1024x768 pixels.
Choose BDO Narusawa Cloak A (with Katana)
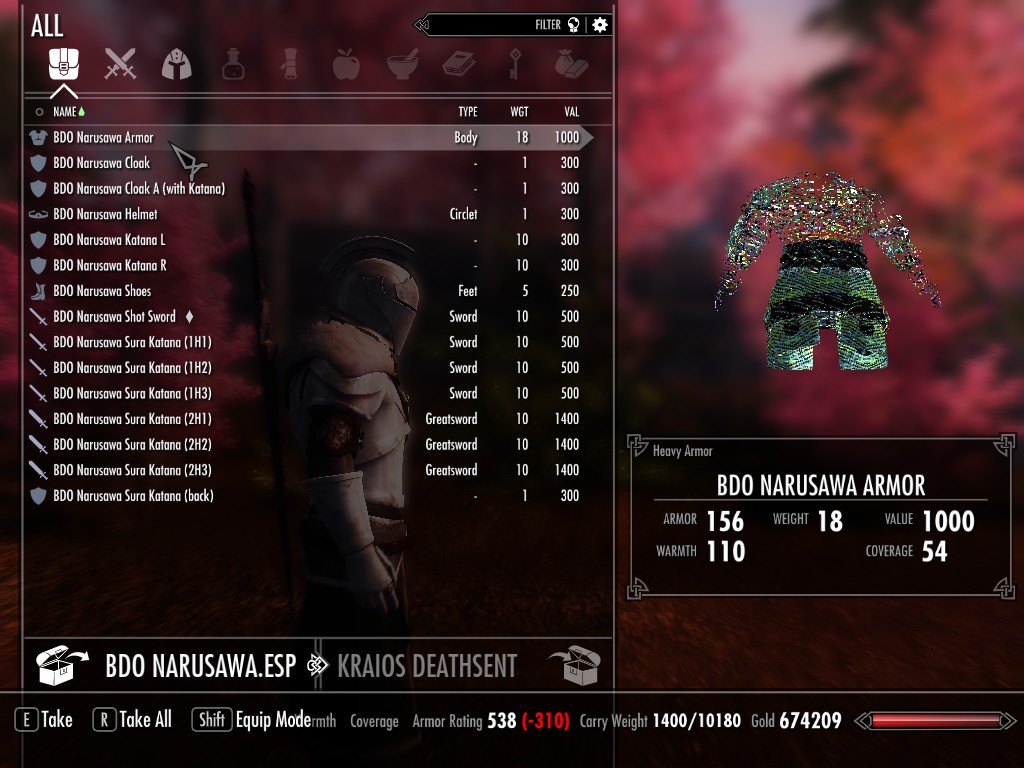point(138,189)
